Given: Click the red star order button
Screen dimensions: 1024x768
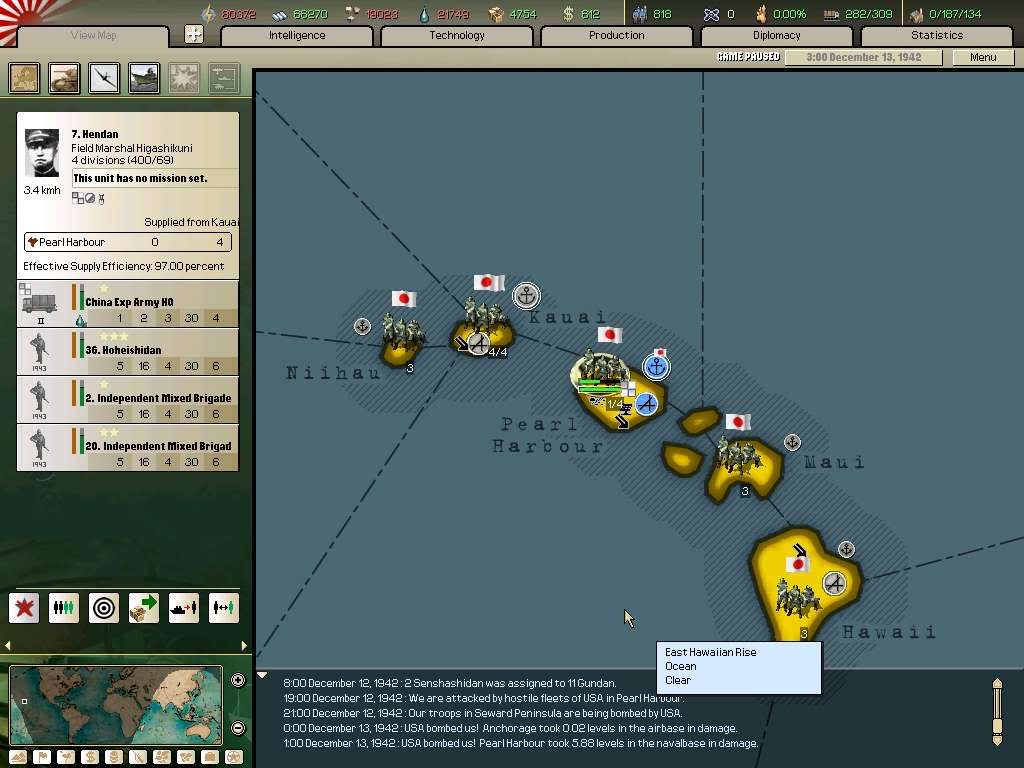Looking at the screenshot, I should (x=24, y=607).
